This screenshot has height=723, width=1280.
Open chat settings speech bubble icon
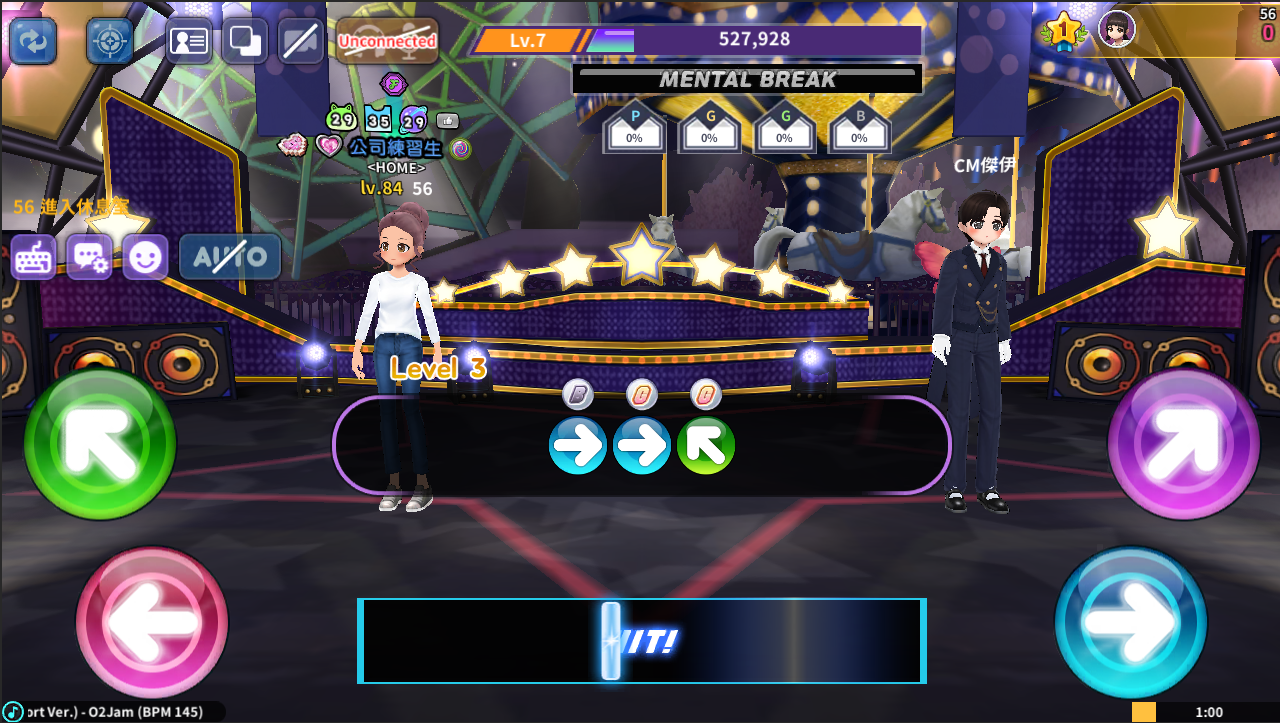coord(90,257)
